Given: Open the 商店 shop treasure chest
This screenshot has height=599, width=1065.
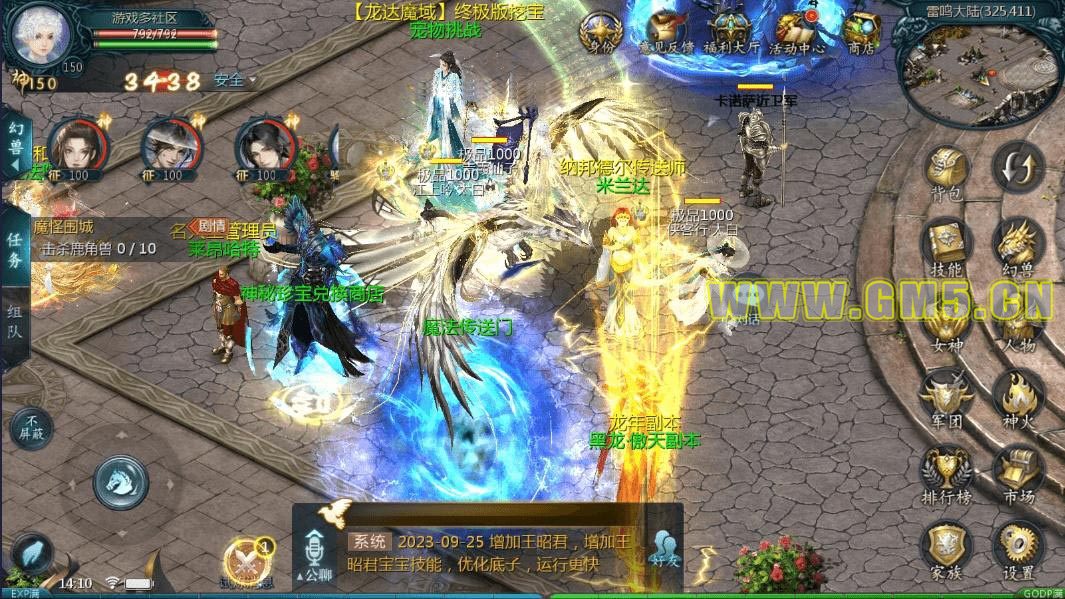Looking at the screenshot, I should coord(860,32).
